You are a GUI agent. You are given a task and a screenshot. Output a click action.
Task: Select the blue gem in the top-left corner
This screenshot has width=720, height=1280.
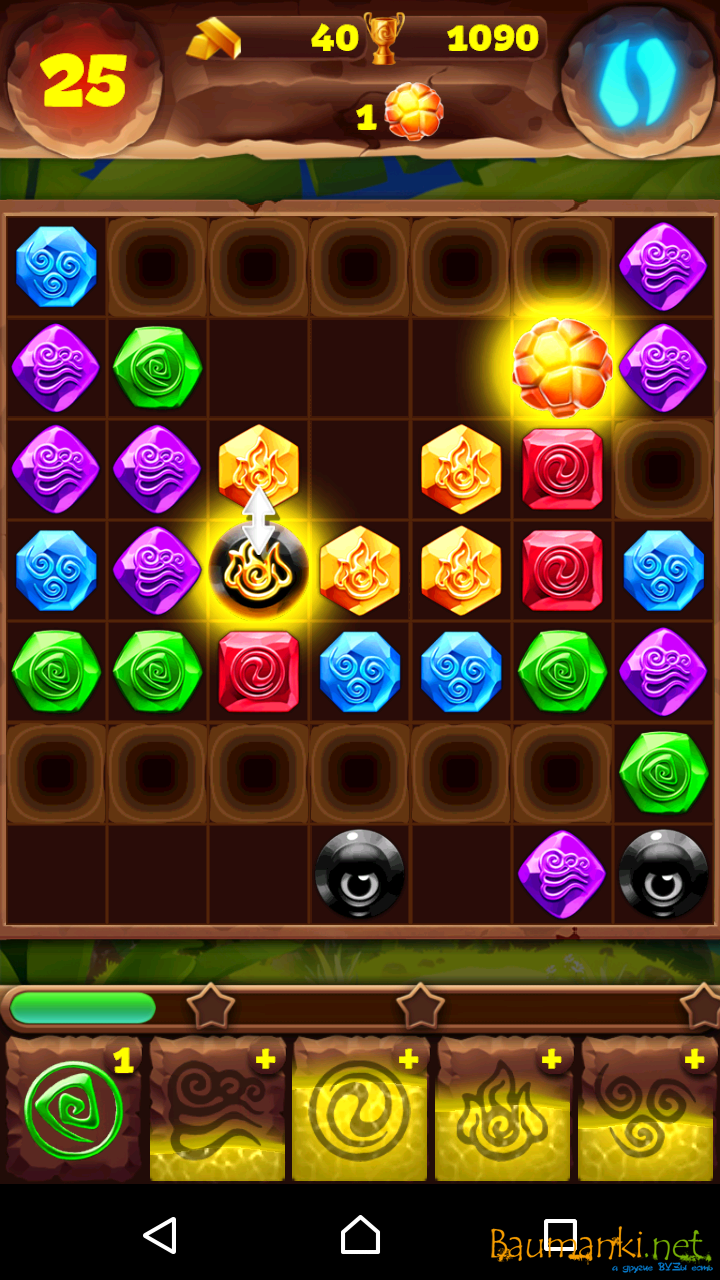(56, 267)
